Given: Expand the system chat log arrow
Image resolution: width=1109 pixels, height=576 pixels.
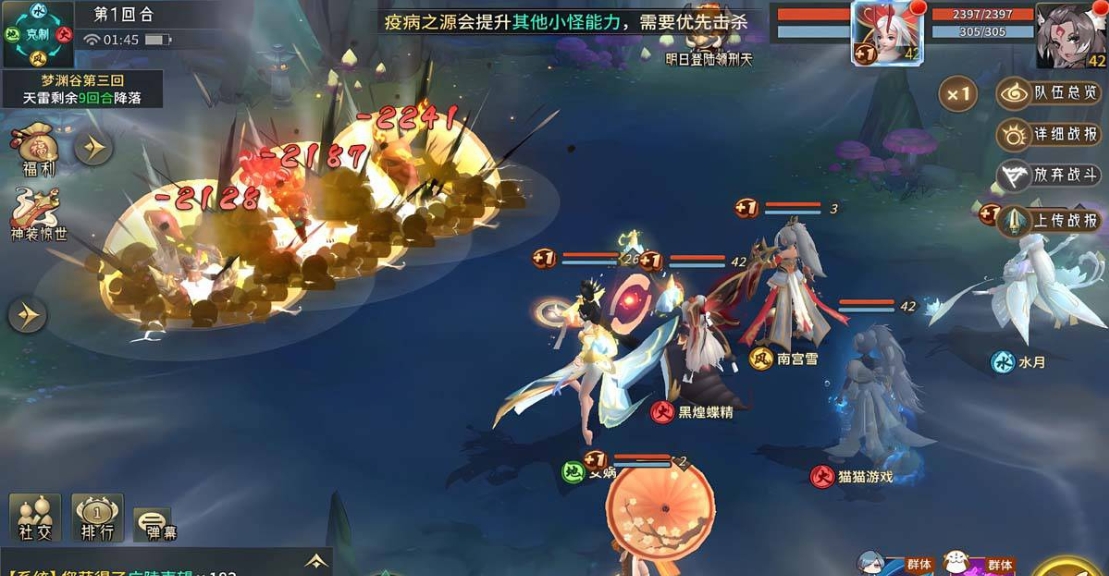Looking at the screenshot, I should pyautogui.click(x=316, y=561).
